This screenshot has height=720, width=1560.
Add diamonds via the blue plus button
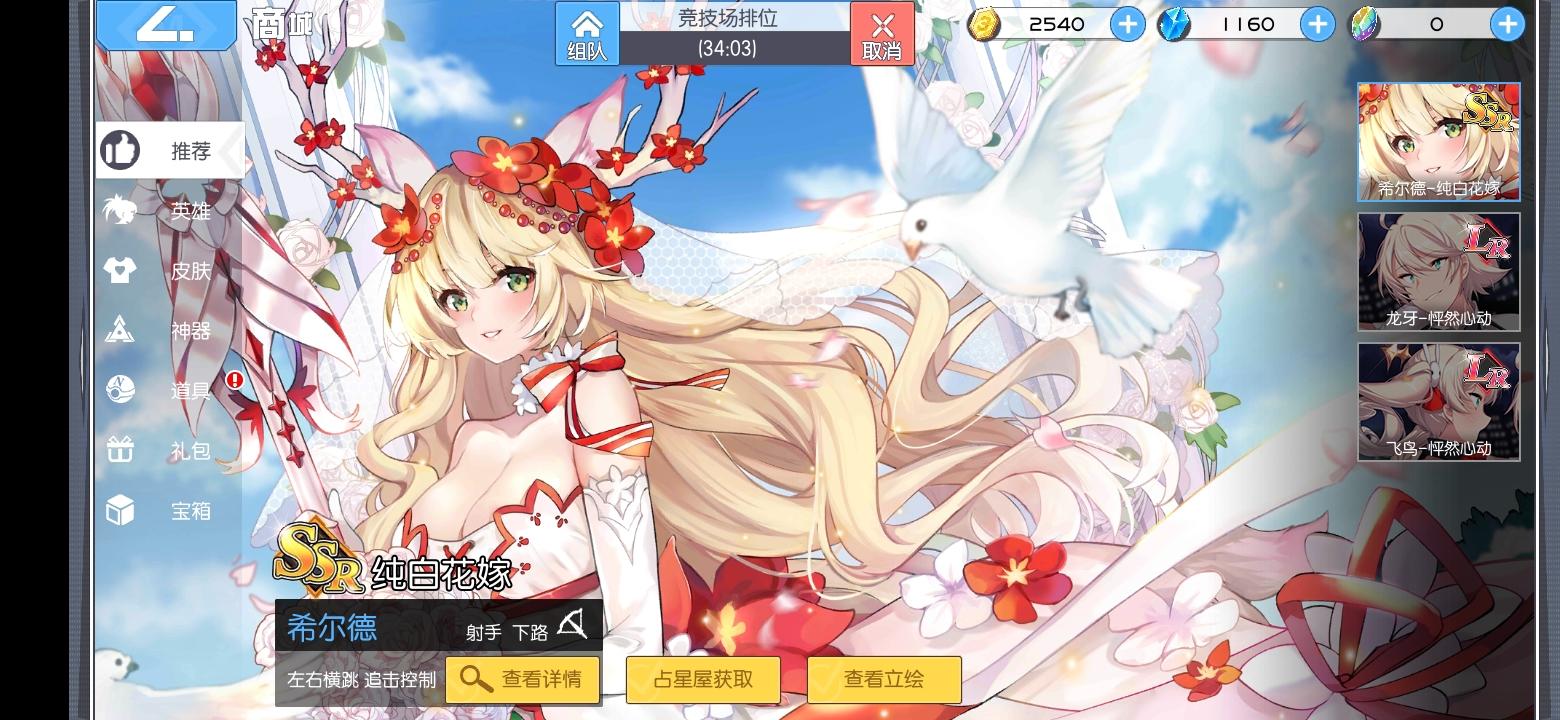click(1317, 24)
